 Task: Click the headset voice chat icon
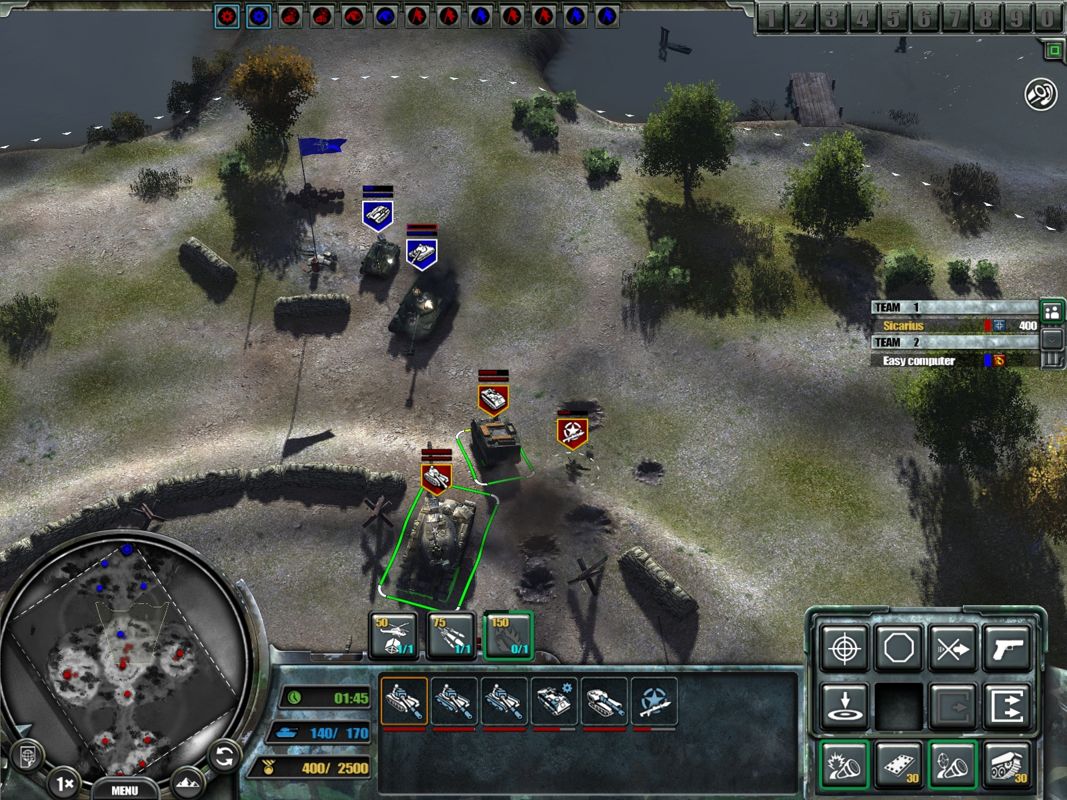coord(1041,95)
